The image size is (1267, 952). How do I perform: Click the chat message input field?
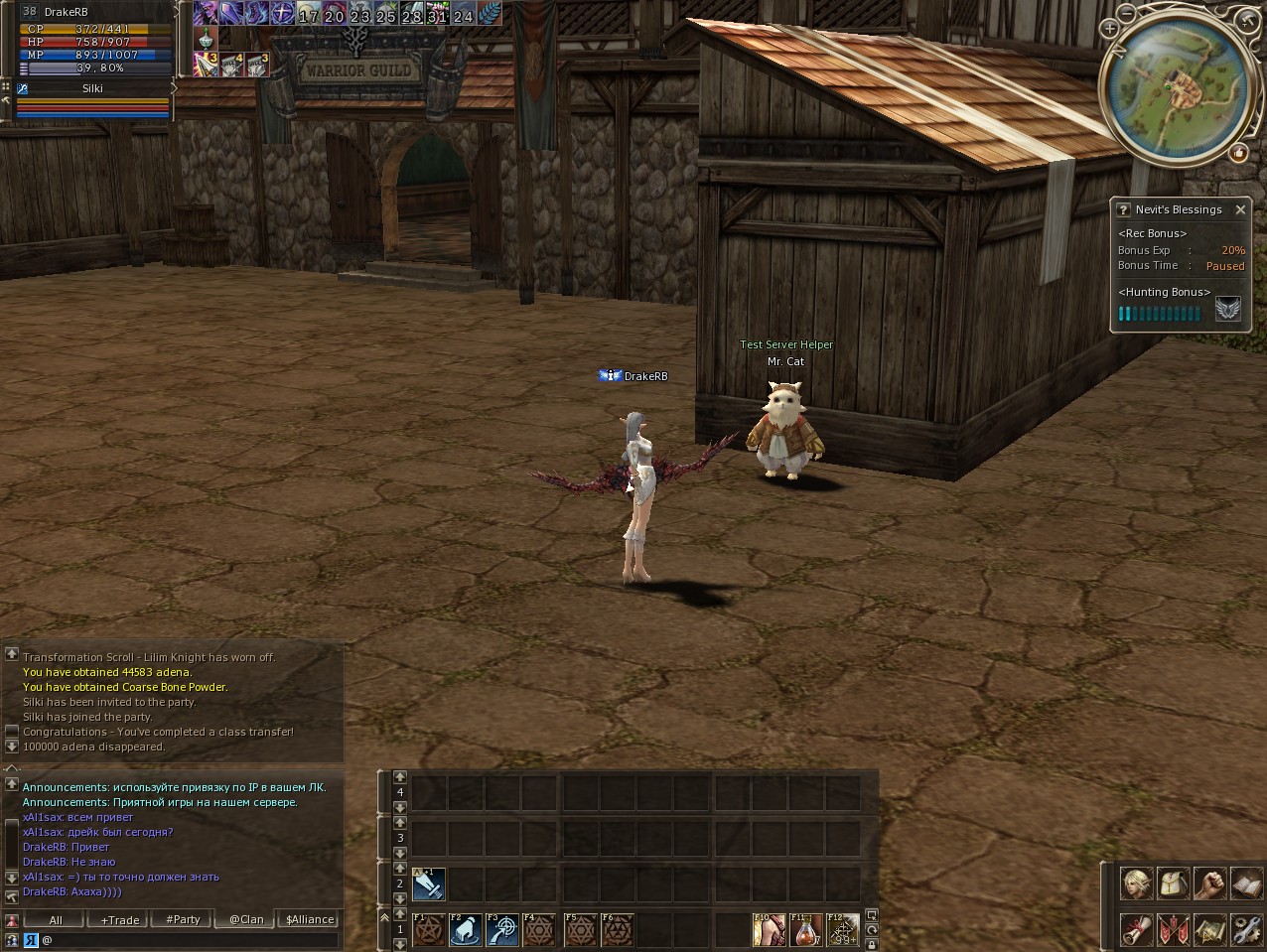[x=189, y=940]
